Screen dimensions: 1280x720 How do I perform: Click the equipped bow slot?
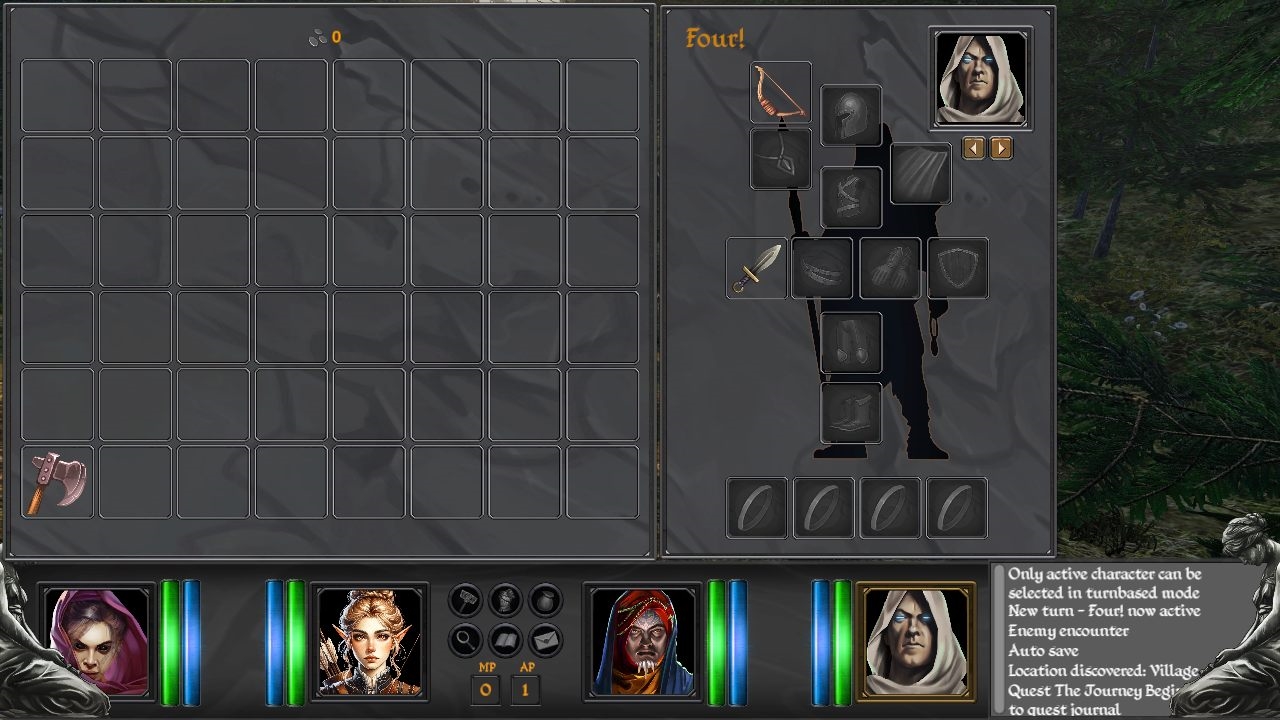780,92
